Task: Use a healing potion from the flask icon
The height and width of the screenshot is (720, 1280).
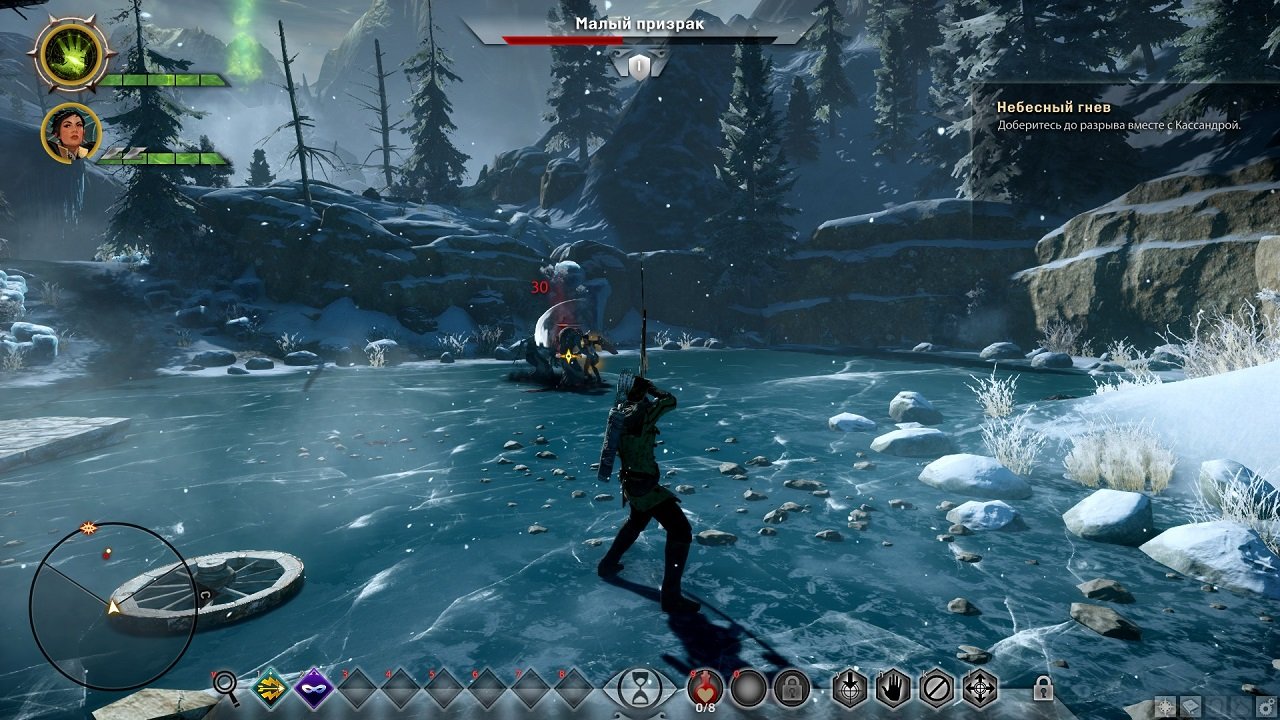Action: point(704,688)
